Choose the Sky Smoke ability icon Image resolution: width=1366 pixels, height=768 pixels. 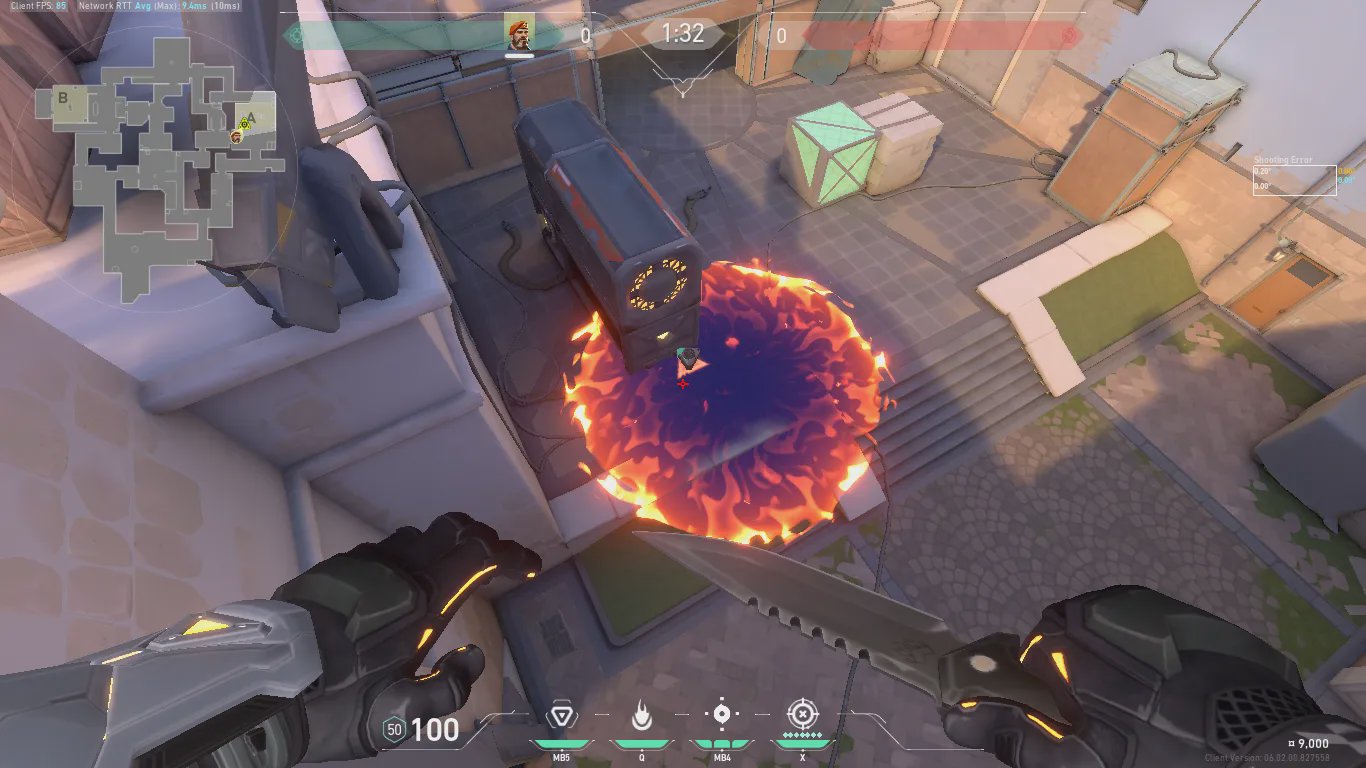721,715
